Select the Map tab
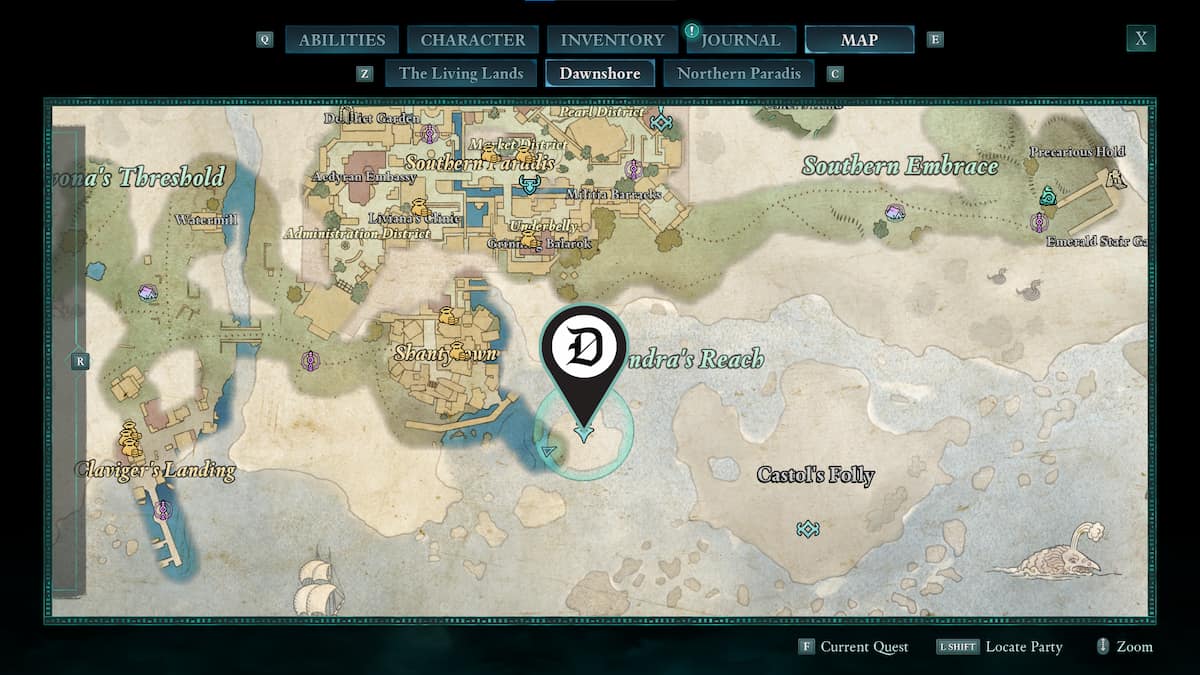Screen dimensions: 1200x675 point(859,40)
